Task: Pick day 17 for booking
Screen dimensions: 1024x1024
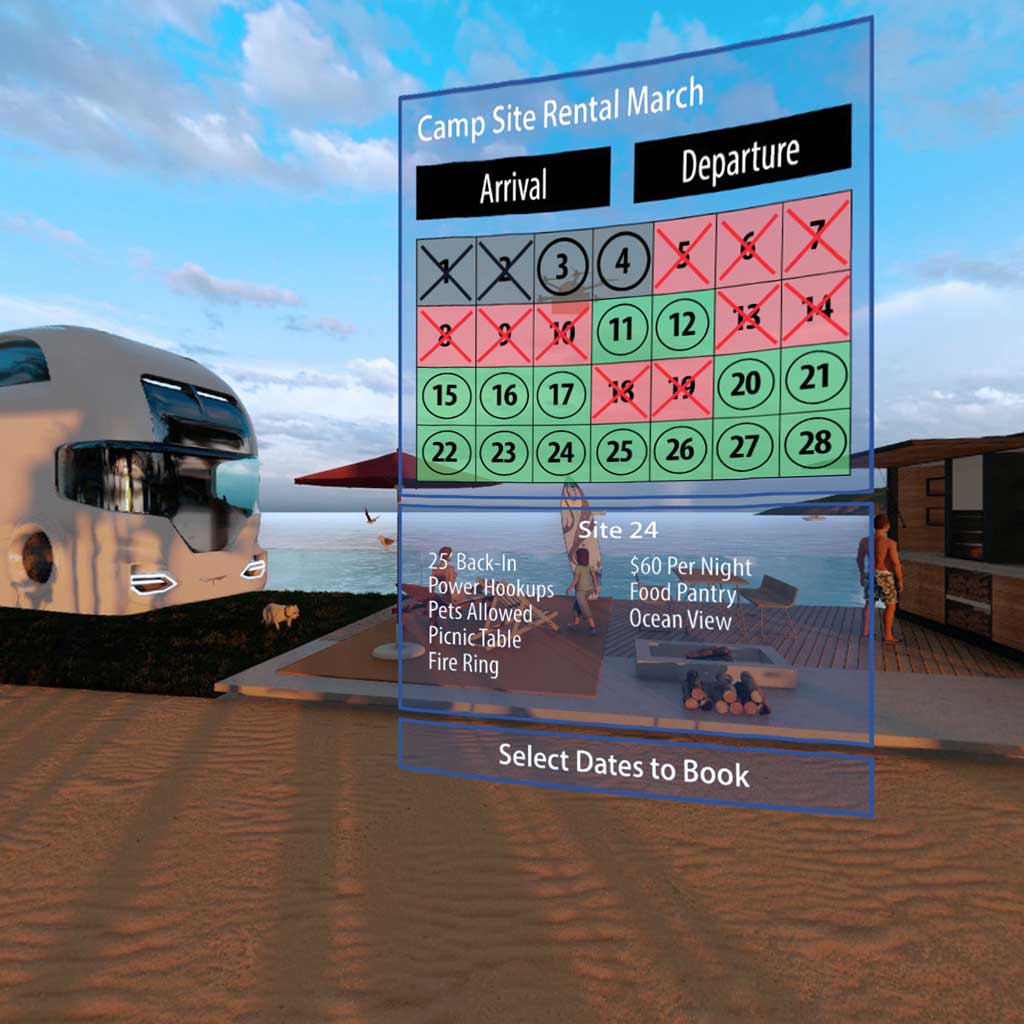Action: click(562, 393)
